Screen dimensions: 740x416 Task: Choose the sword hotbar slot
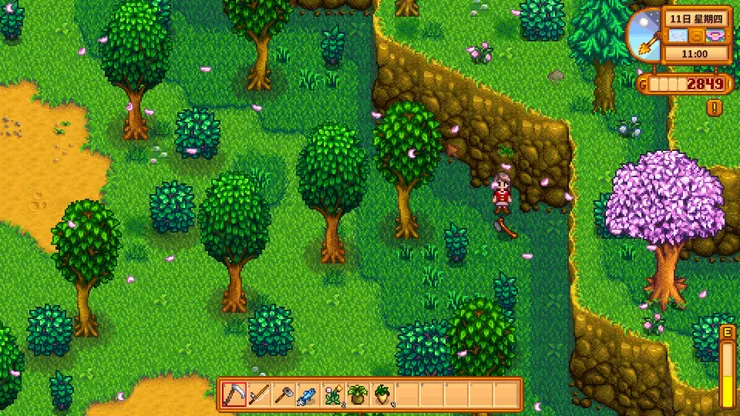[260, 394]
